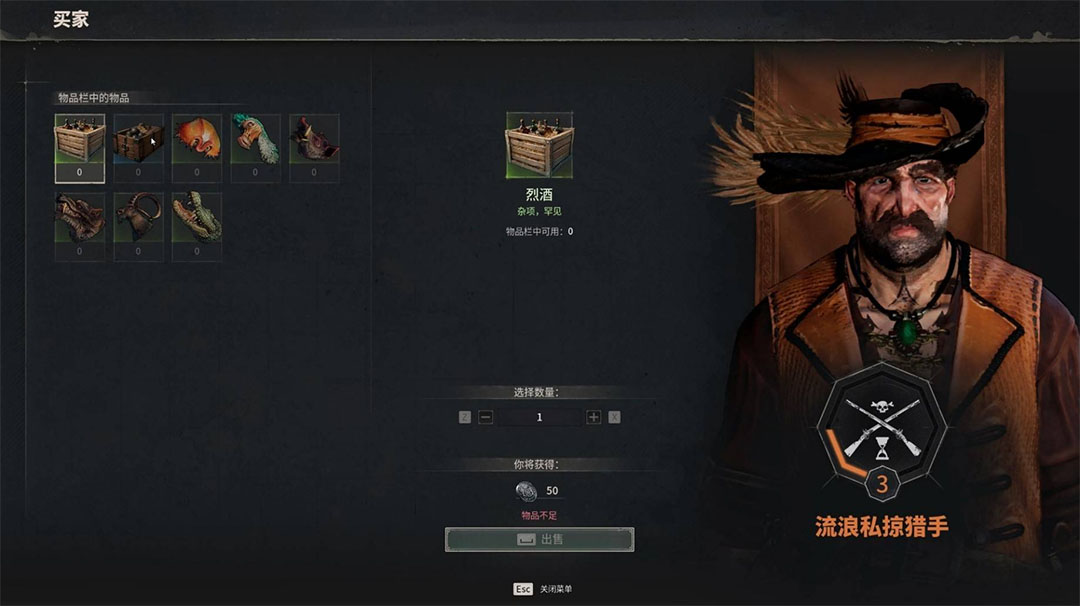Viewport: 1080px width, 606px height.
Task: Select the orange monkey trophy slot
Action: [197, 140]
